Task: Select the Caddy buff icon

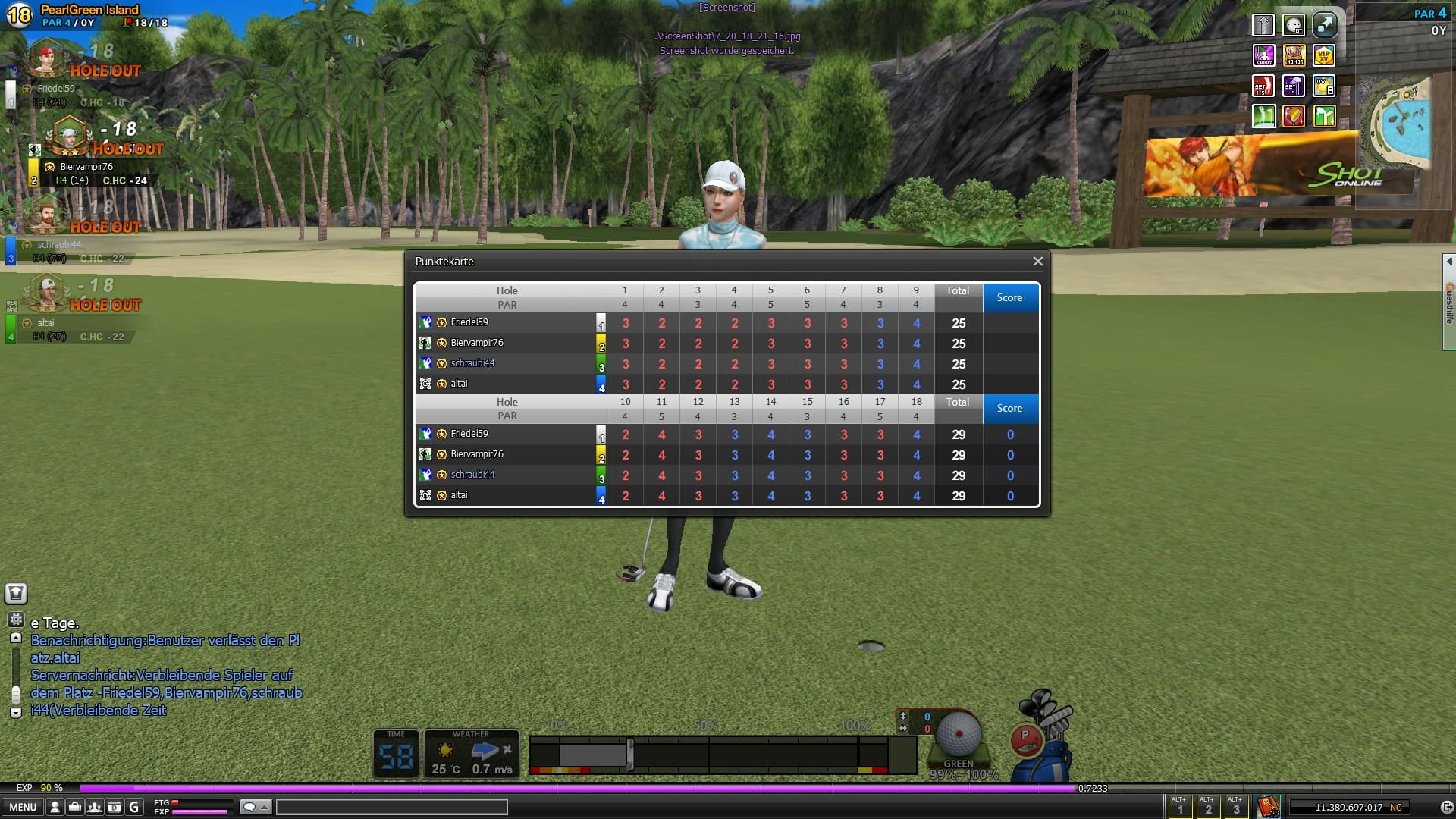Action: [x=1263, y=55]
